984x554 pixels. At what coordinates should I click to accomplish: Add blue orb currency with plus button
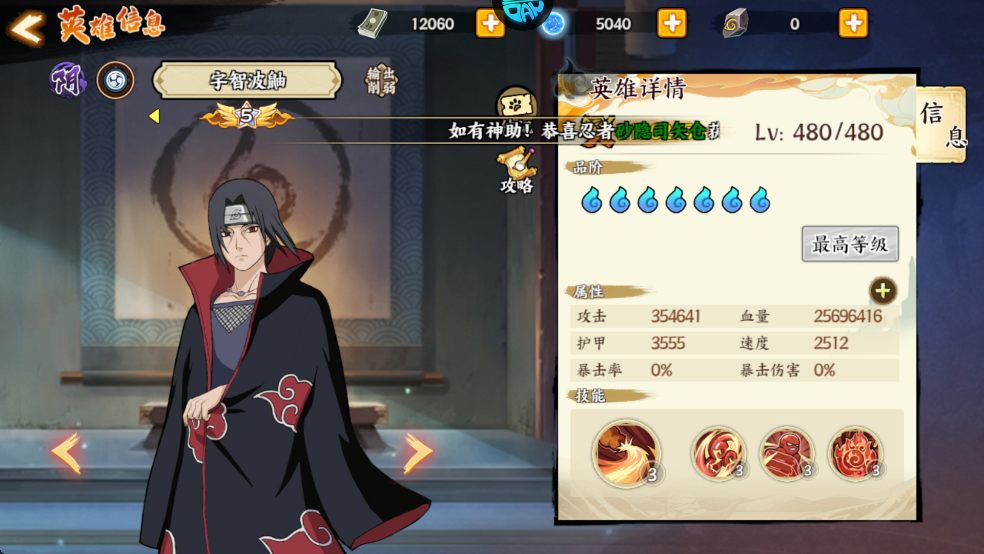671,23
